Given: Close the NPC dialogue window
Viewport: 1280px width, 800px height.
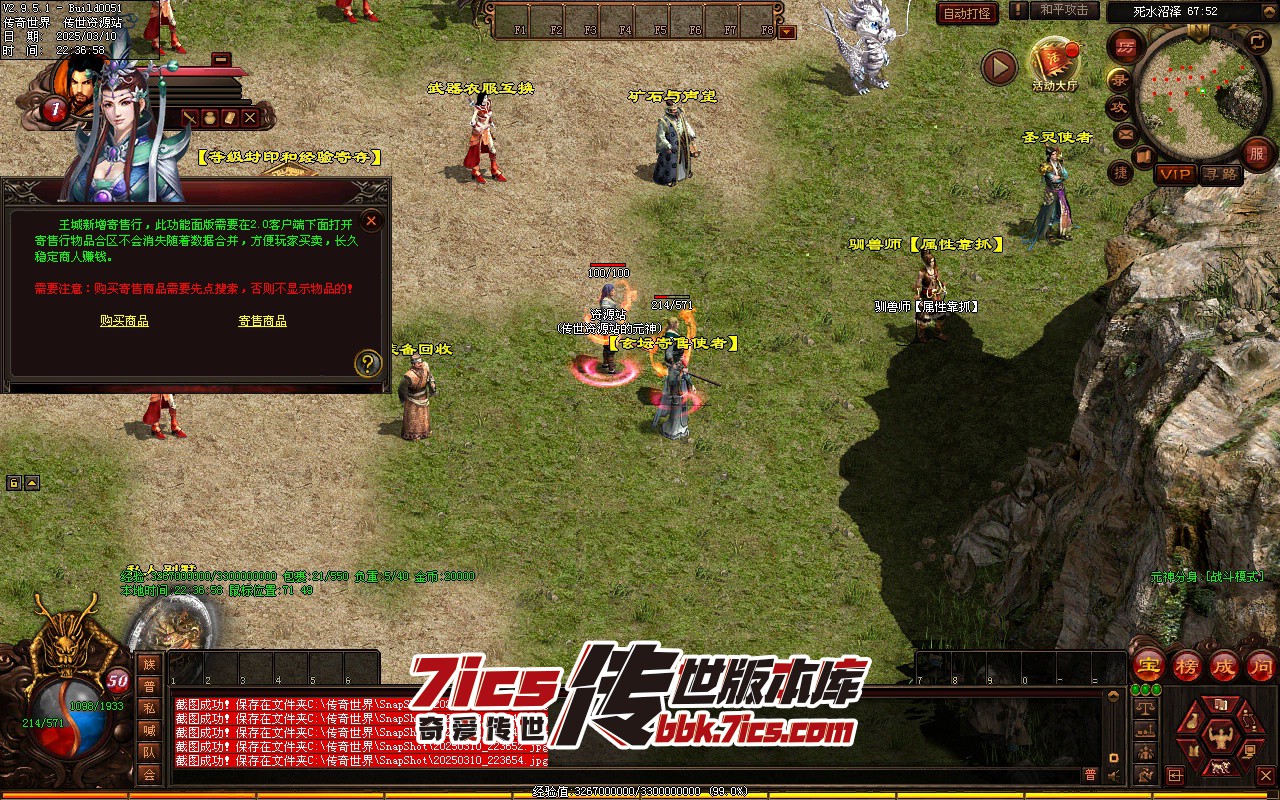Looking at the screenshot, I should [371, 221].
